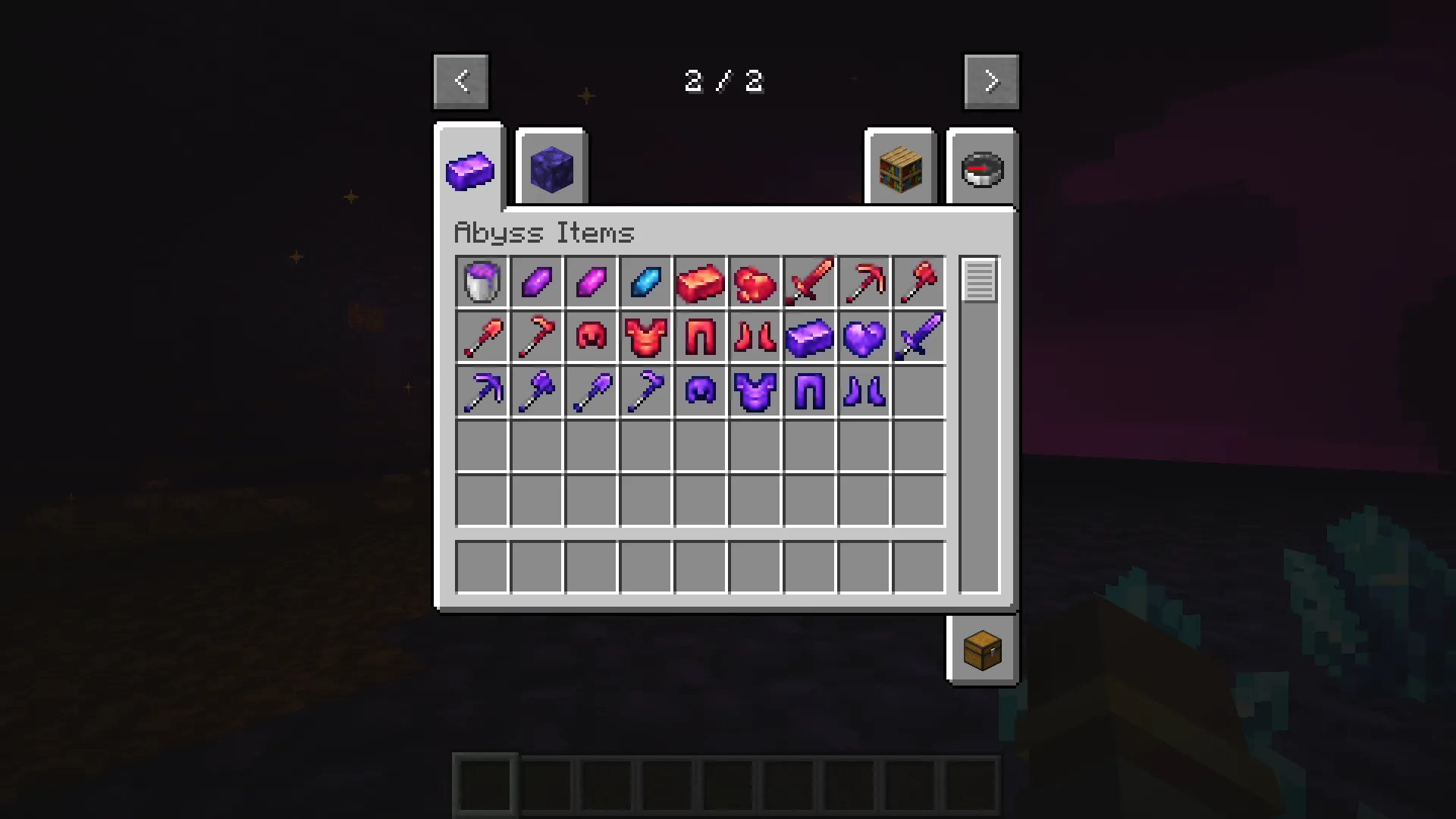Screen dimensions: 1456x819
Task: Select the purple helmet in row three
Action: pos(699,391)
